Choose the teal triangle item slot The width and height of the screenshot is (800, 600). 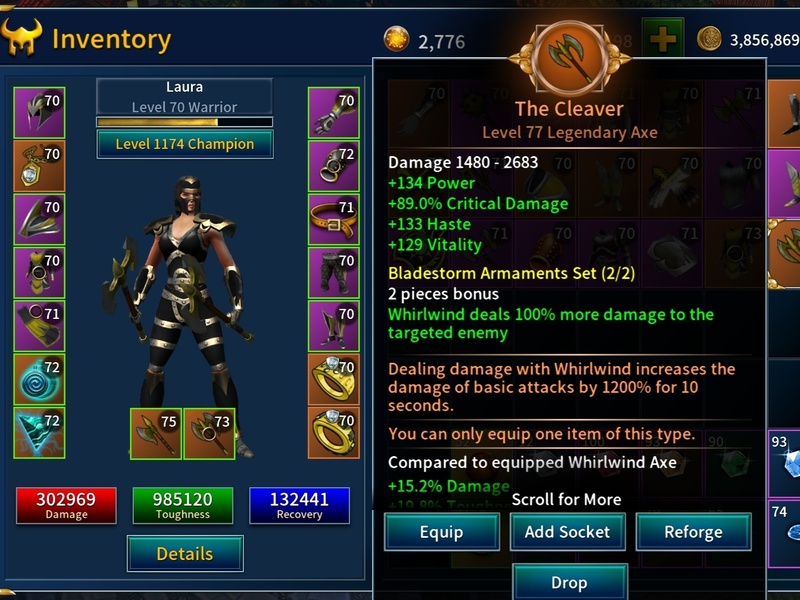pos(39,432)
